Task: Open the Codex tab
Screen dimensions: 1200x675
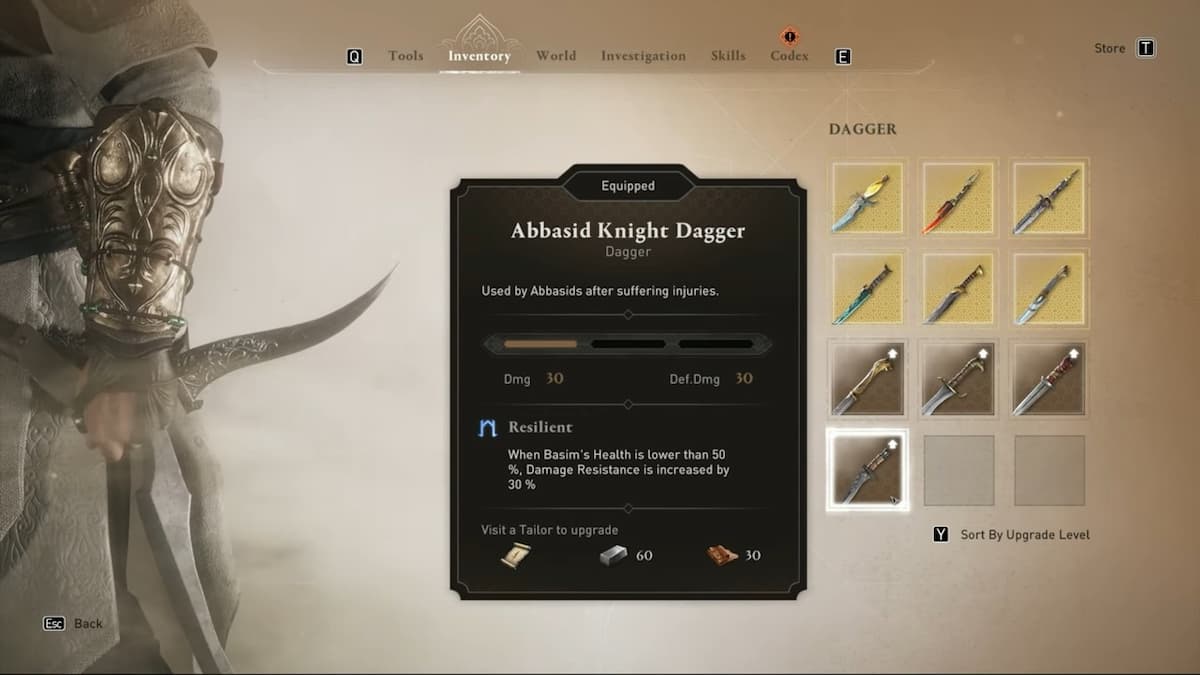Action: (x=789, y=56)
